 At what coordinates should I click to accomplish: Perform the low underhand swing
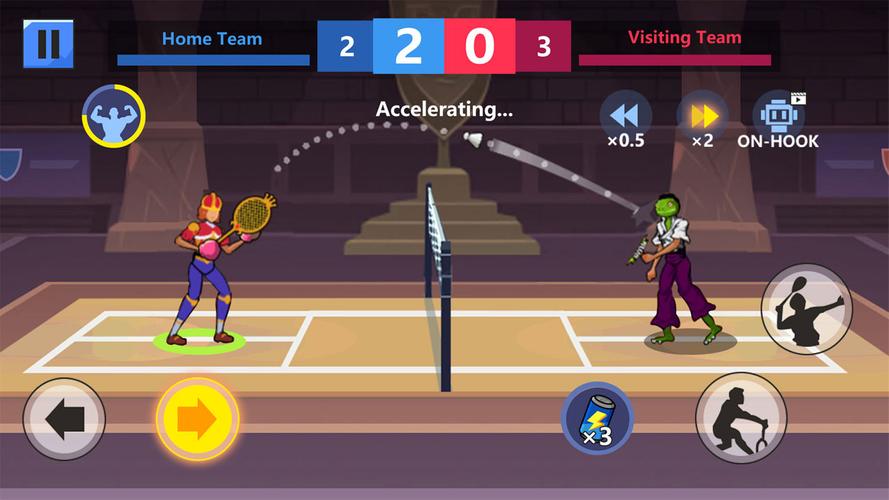coord(741,417)
